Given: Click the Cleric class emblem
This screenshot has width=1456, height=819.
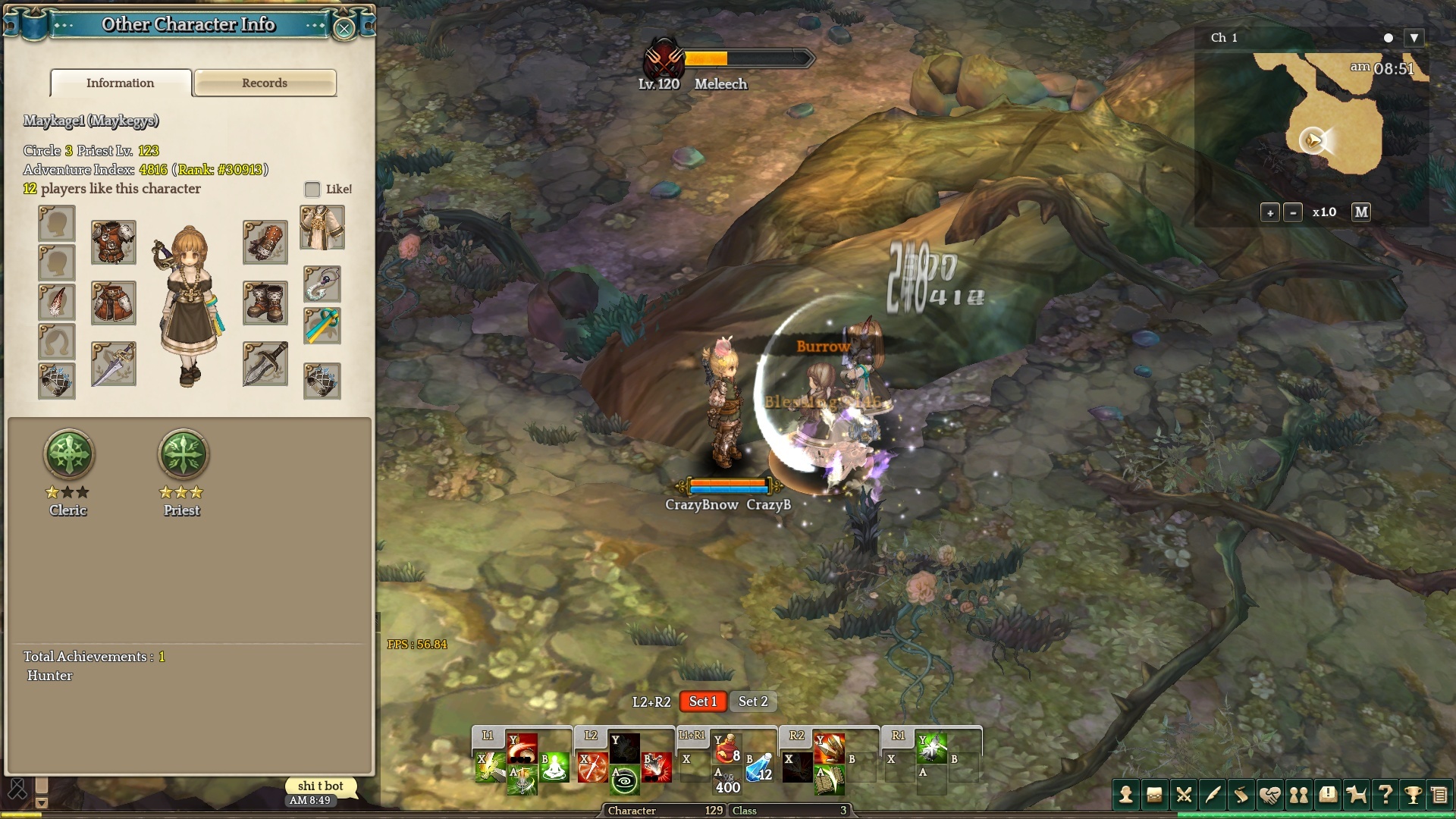Looking at the screenshot, I should [69, 454].
